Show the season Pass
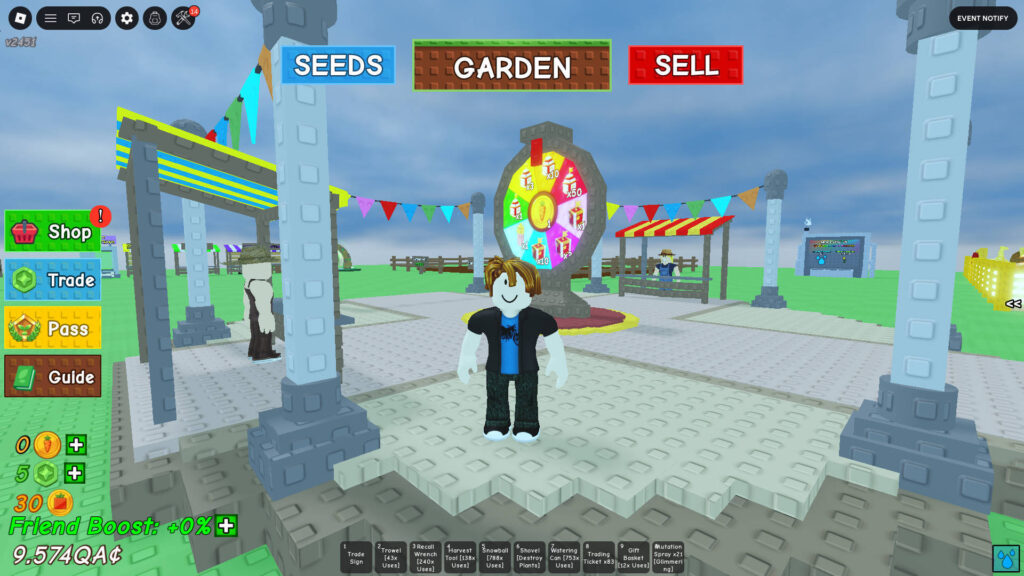1024x576 pixels. click(x=53, y=328)
